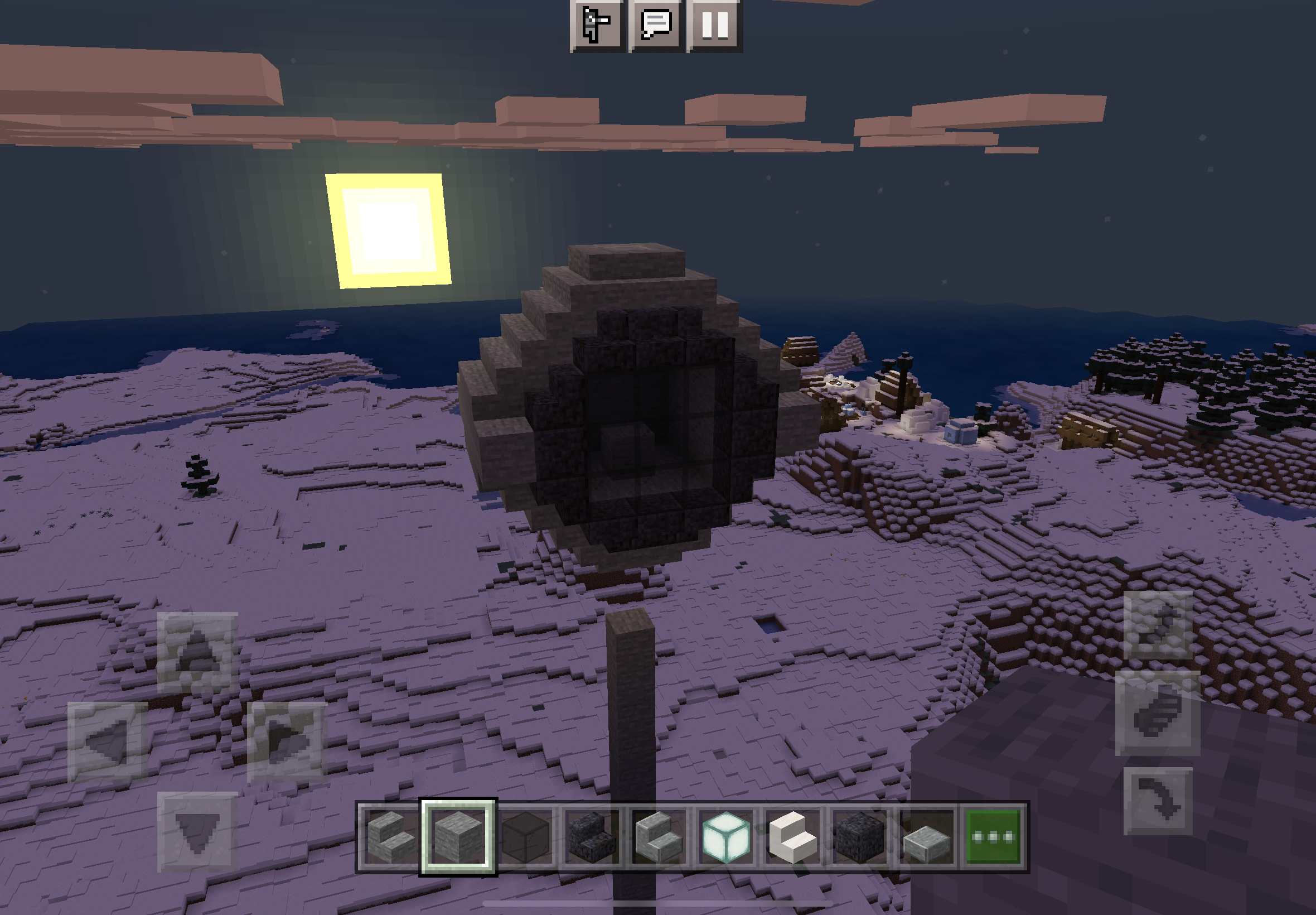Tap the fly-down arrow button

1158,801
